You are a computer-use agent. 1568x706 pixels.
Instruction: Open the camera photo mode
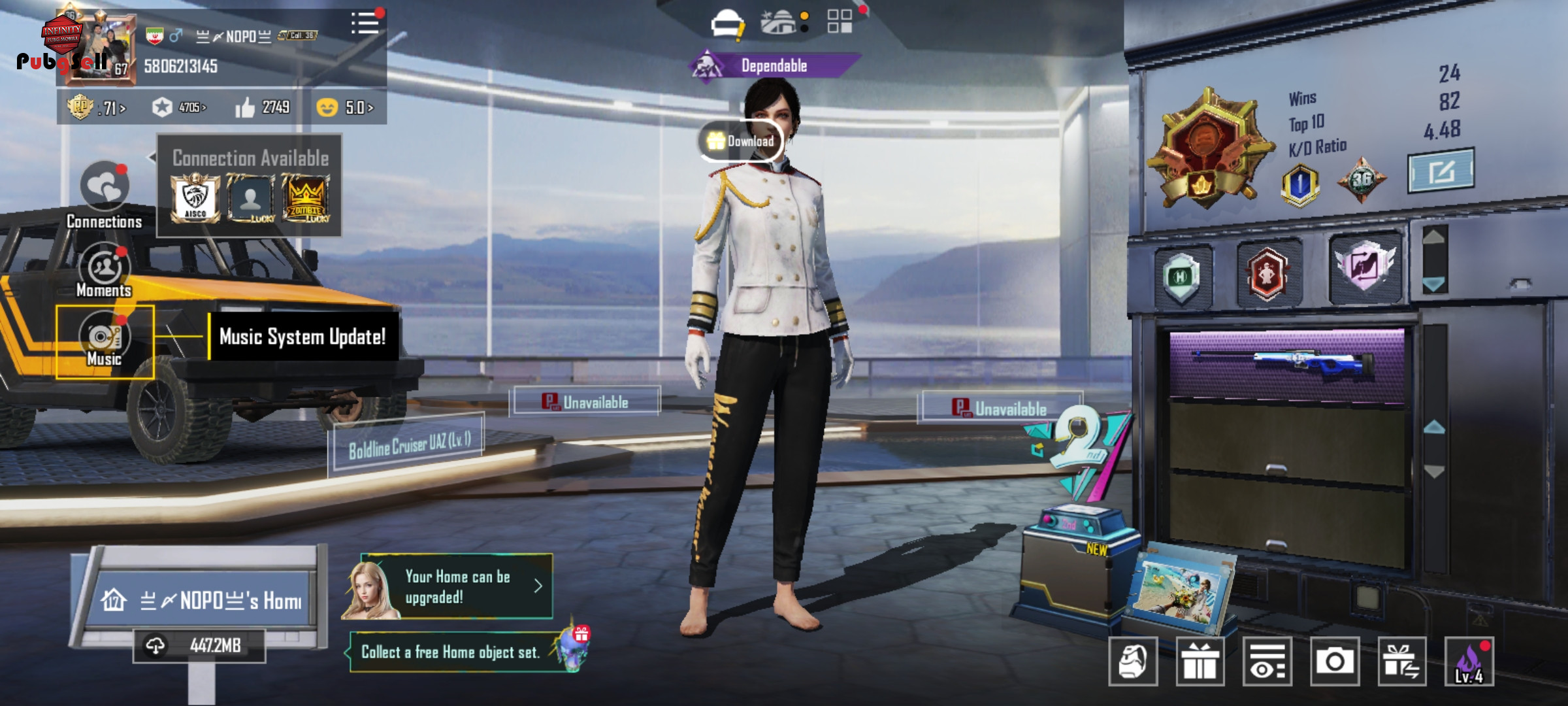point(1334,662)
